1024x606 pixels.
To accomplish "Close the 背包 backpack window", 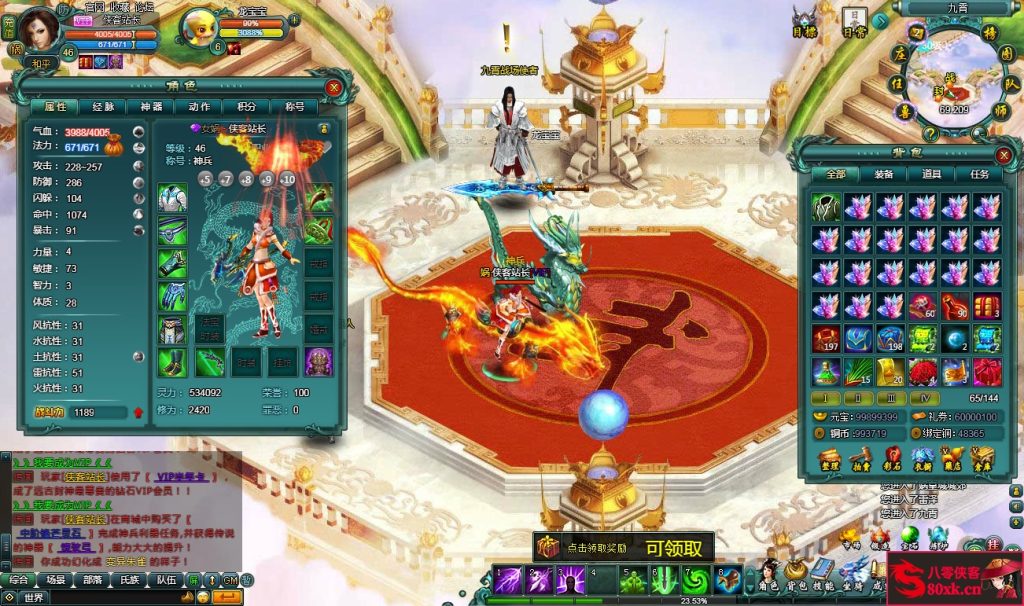I will (x=1004, y=154).
